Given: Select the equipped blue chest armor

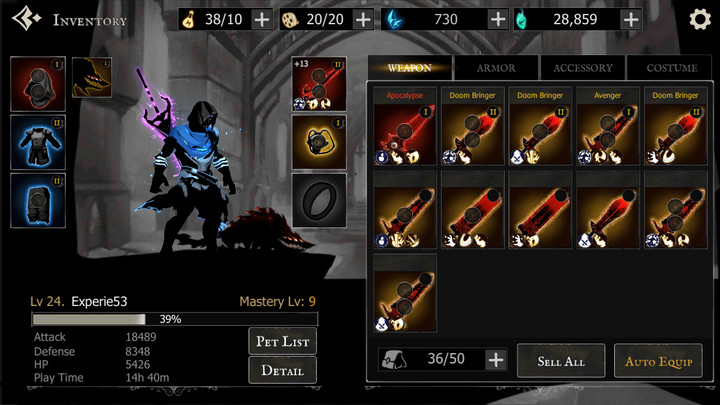Looking at the screenshot, I should click(x=38, y=141).
